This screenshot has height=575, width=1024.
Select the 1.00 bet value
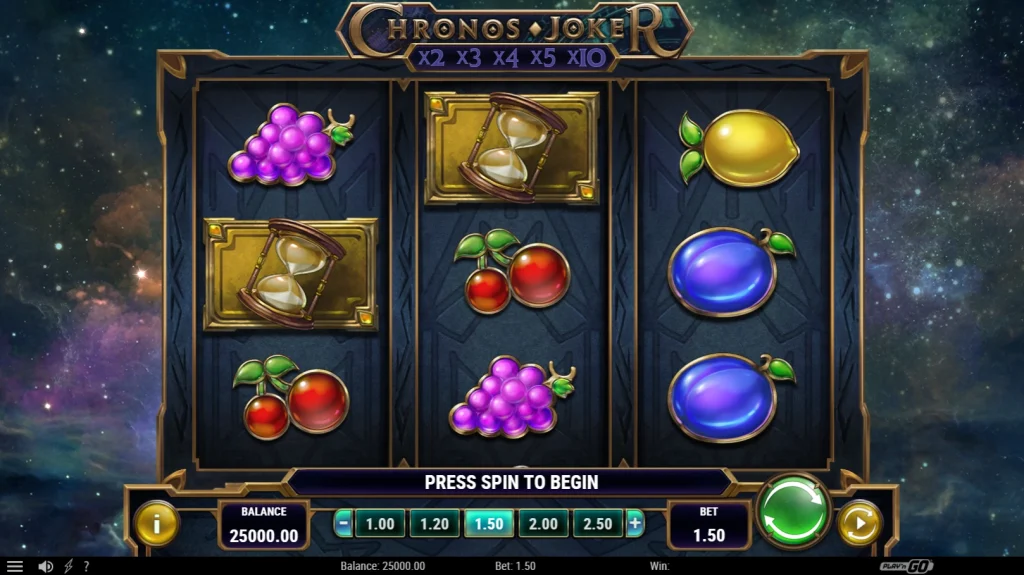380,523
